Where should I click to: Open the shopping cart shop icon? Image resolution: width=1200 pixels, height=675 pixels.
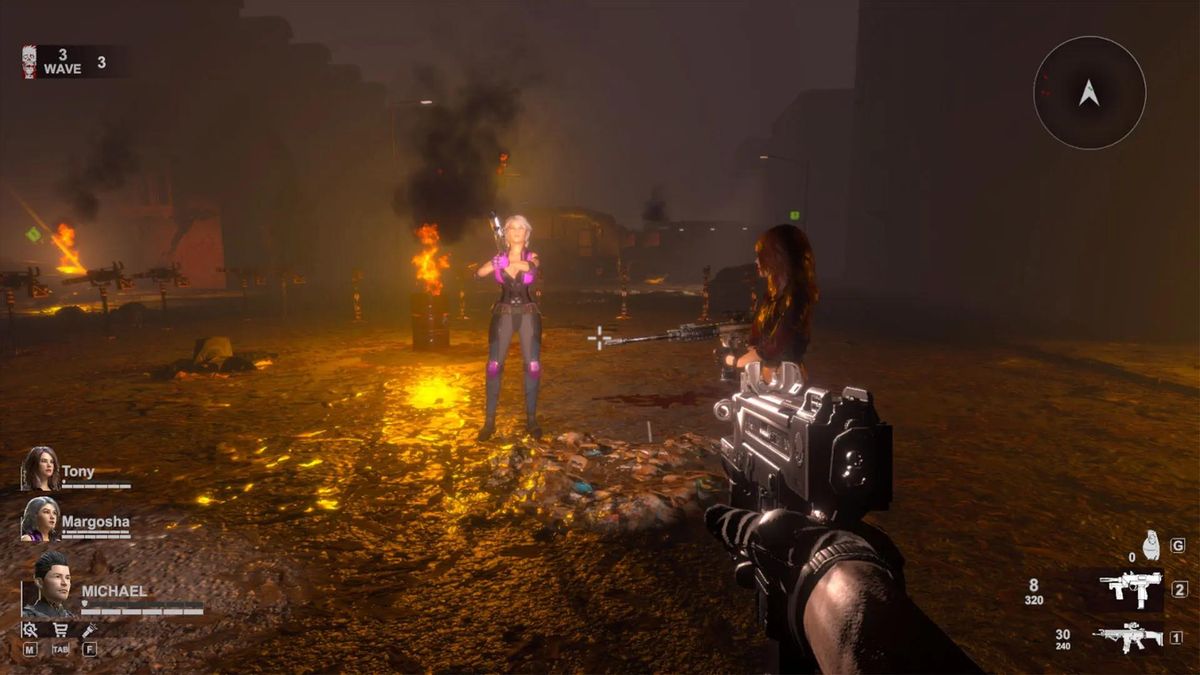pos(60,630)
